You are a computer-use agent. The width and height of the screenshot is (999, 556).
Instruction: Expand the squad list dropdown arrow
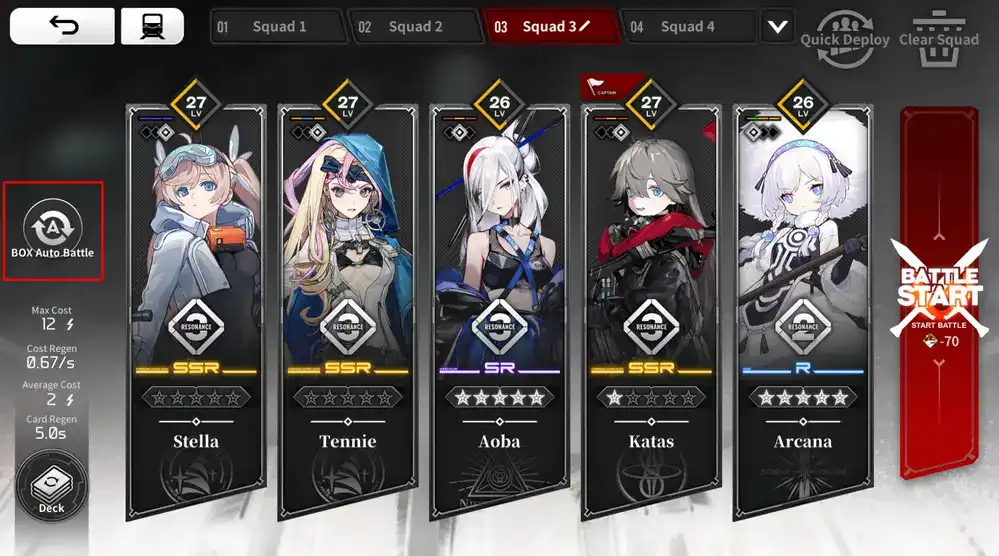(x=777, y=27)
